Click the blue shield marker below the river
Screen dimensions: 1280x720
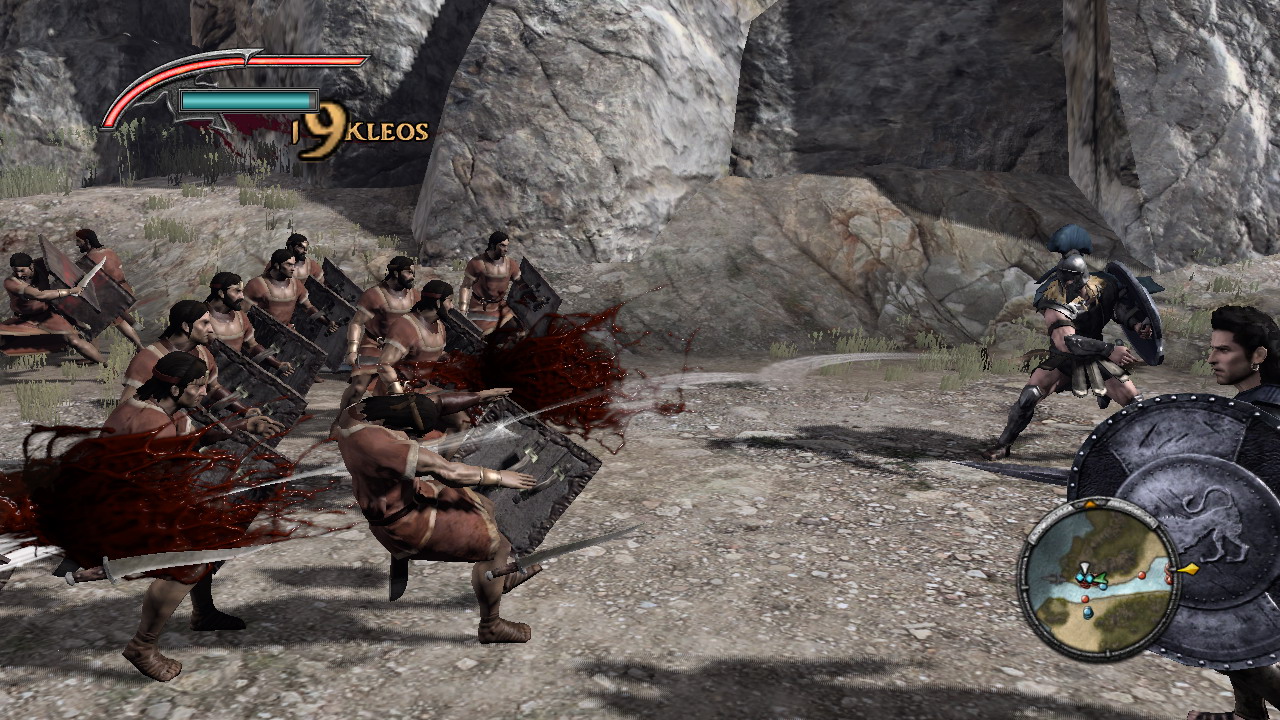click(1087, 612)
